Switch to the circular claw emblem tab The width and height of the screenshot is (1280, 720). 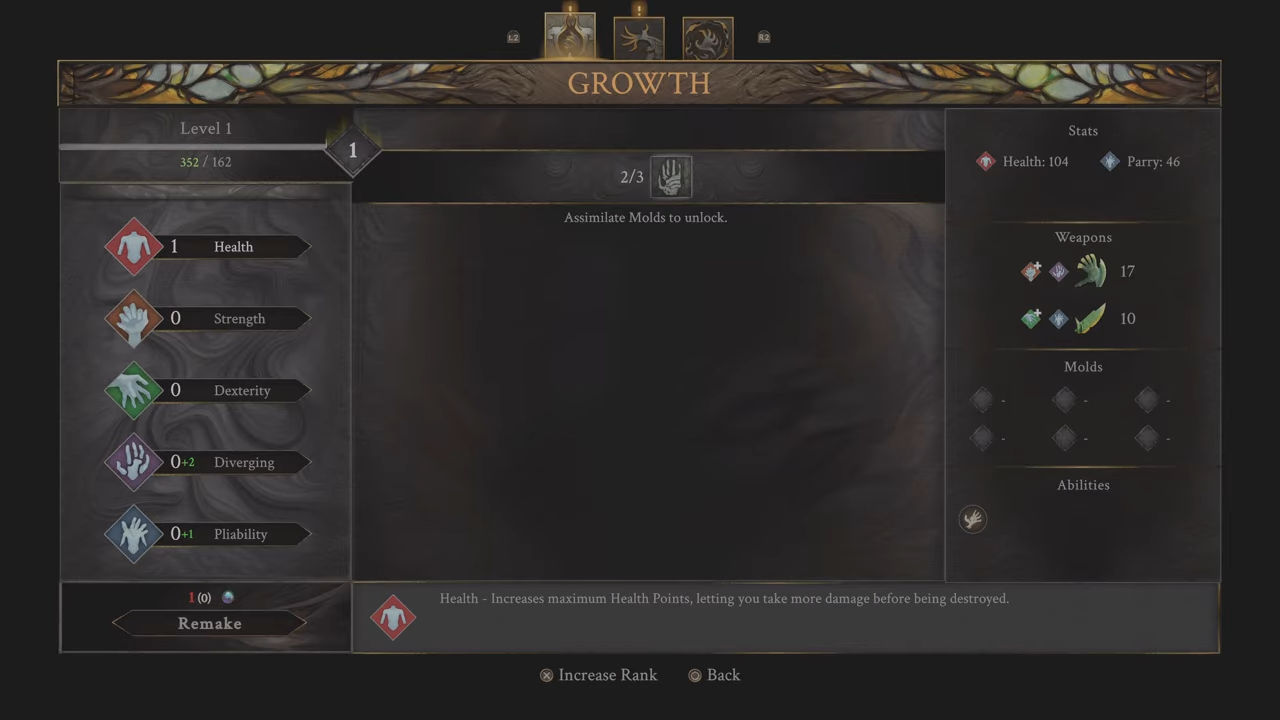708,38
